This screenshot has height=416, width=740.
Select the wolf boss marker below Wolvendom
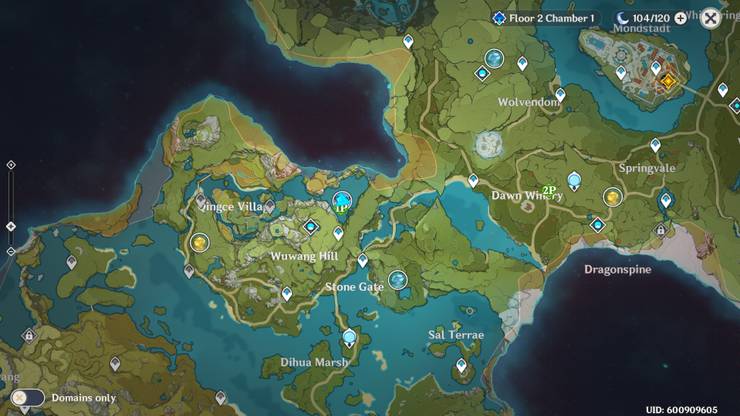click(x=489, y=146)
